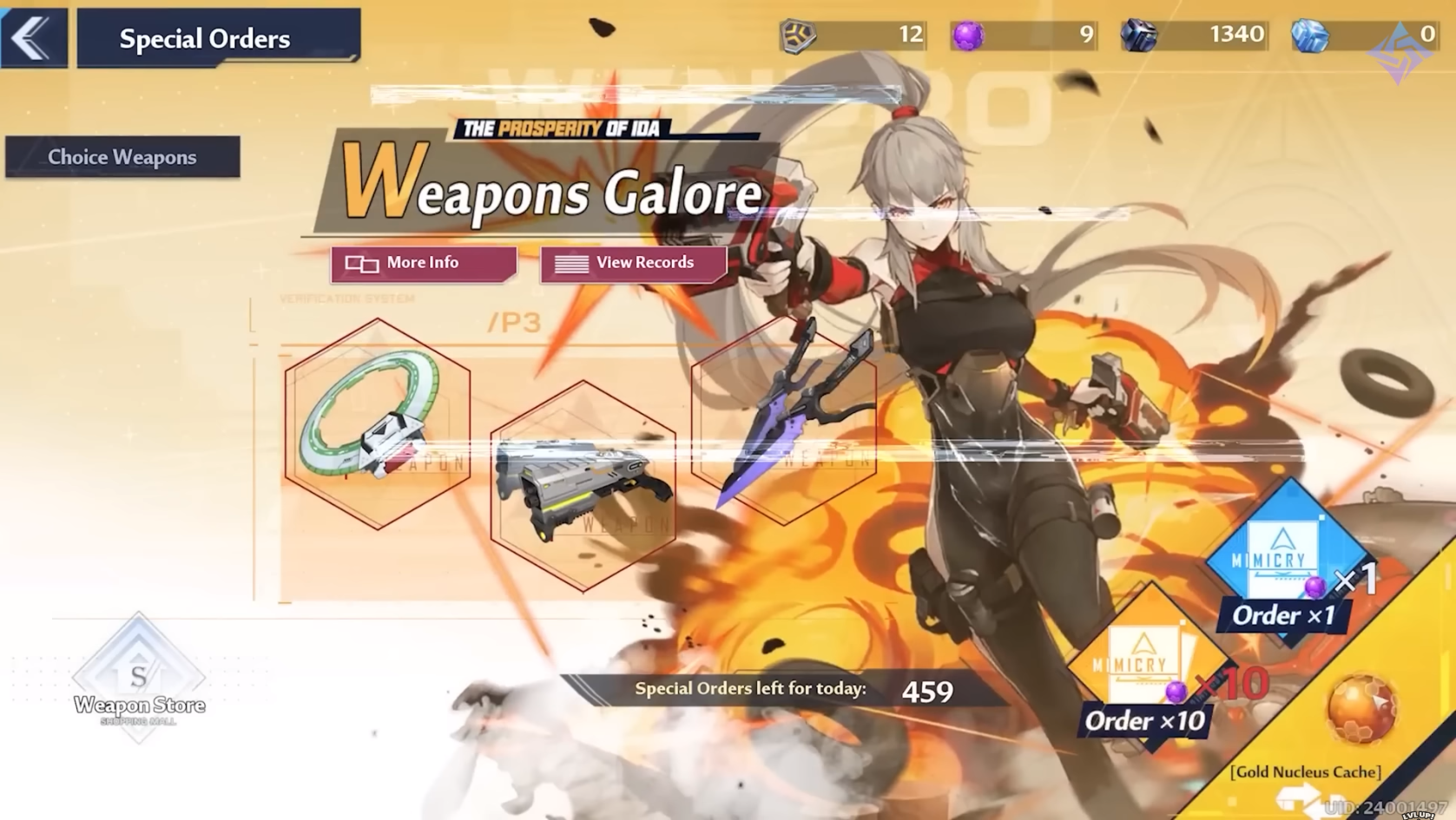Select the purple dual blades weapon
This screenshot has width=1456, height=820.
click(783, 421)
